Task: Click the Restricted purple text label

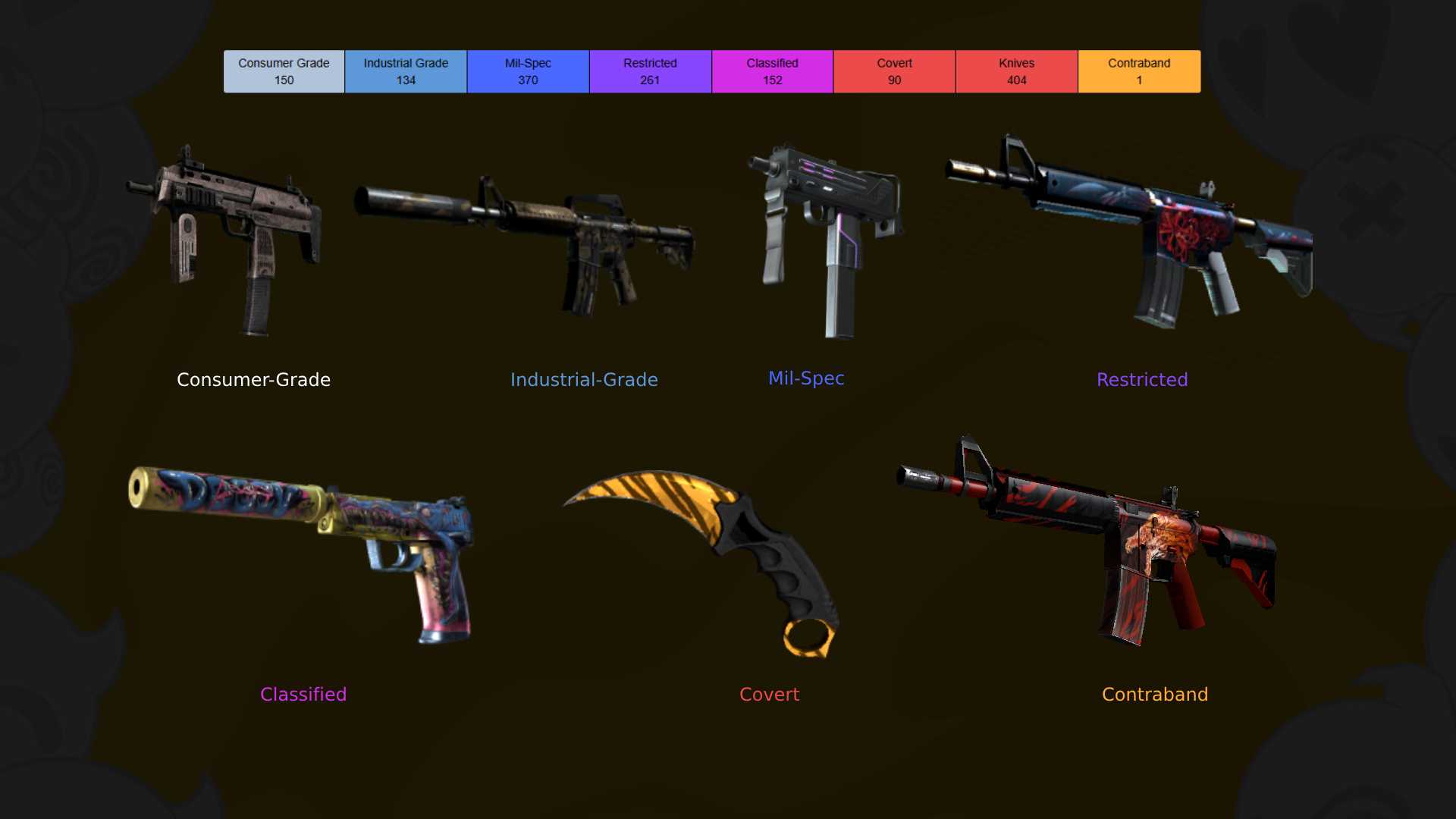Action: [x=1142, y=379]
